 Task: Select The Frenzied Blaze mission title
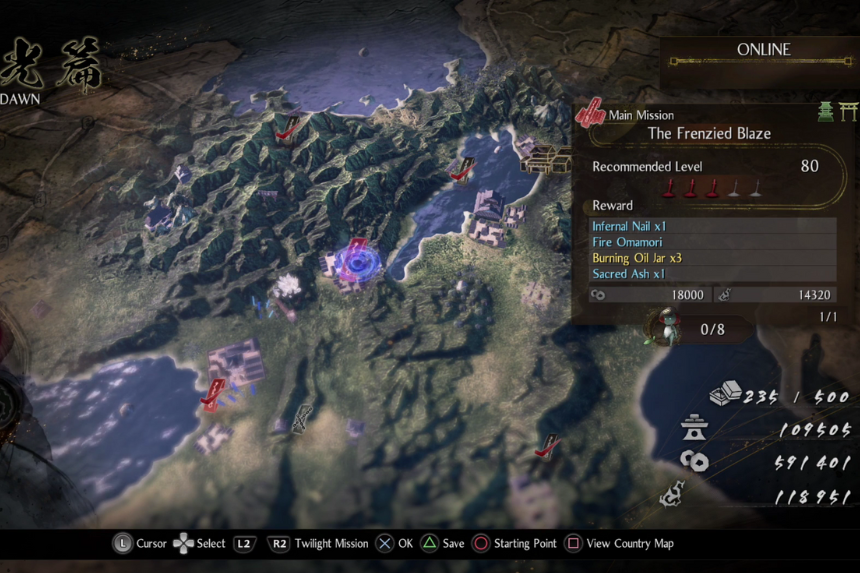point(708,133)
